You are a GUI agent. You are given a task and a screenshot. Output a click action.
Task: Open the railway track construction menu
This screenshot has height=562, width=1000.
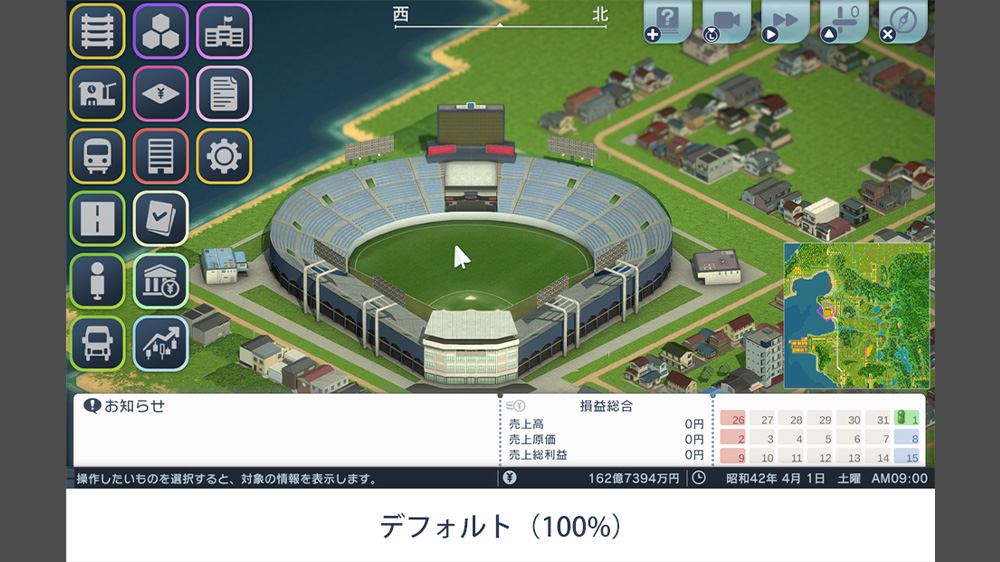point(97,32)
